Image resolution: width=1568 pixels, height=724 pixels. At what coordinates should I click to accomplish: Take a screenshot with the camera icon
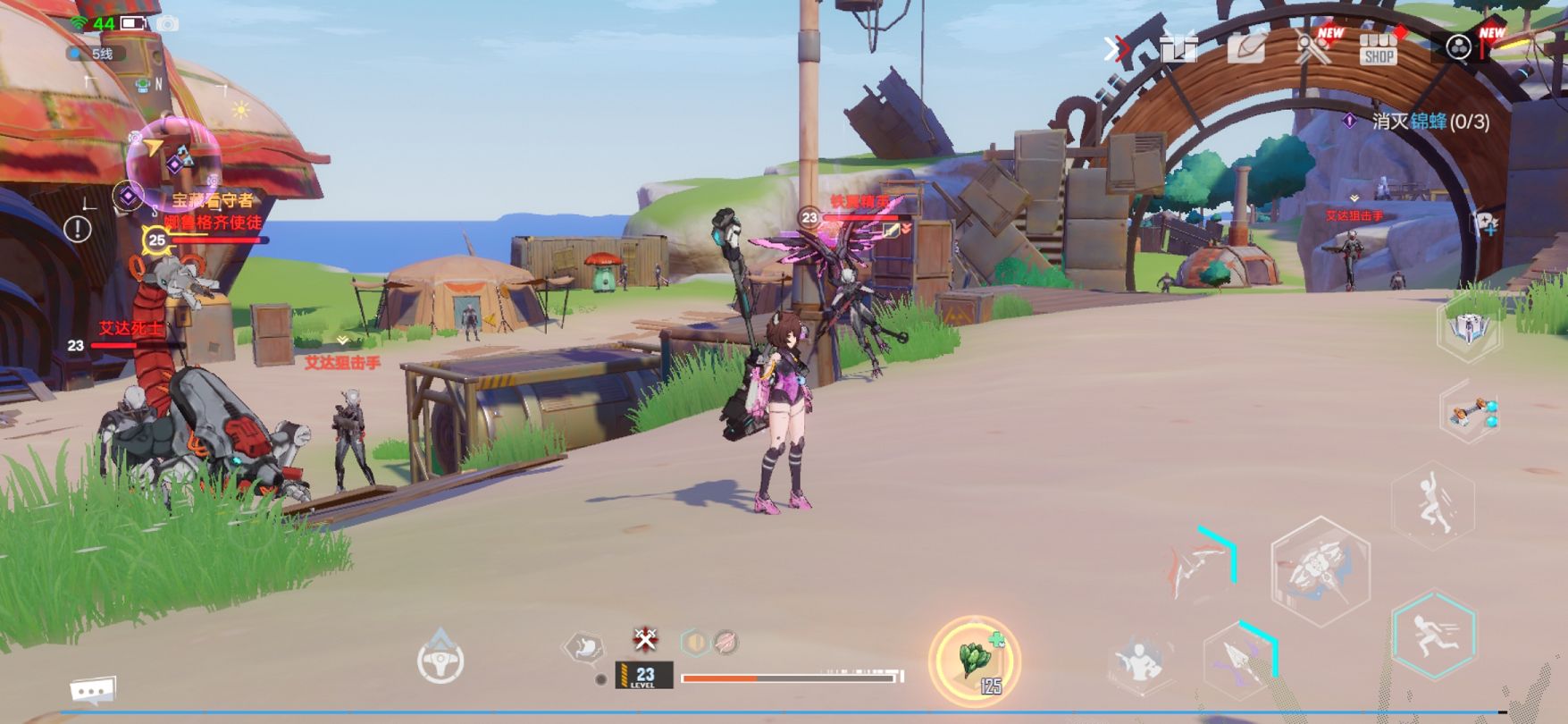point(167,23)
